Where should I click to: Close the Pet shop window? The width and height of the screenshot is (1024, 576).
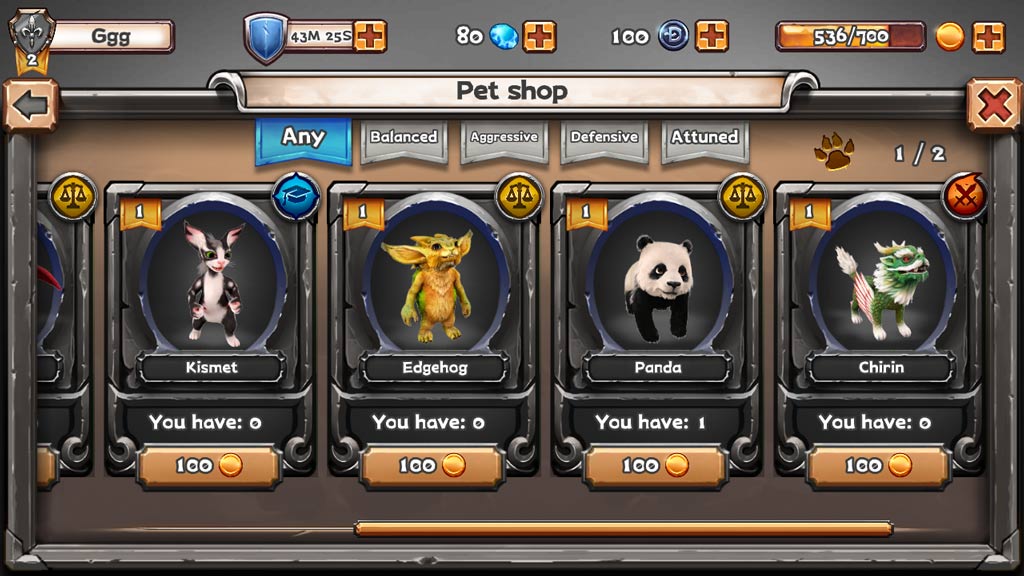click(x=993, y=105)
